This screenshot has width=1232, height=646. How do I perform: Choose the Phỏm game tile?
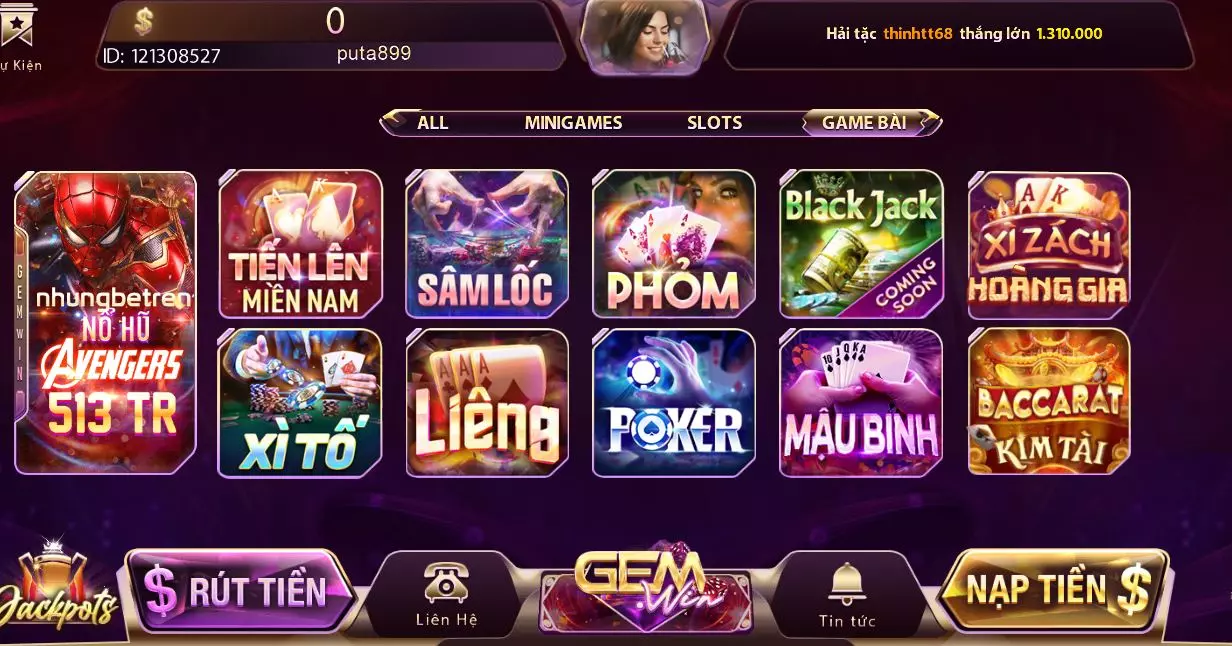673,245
